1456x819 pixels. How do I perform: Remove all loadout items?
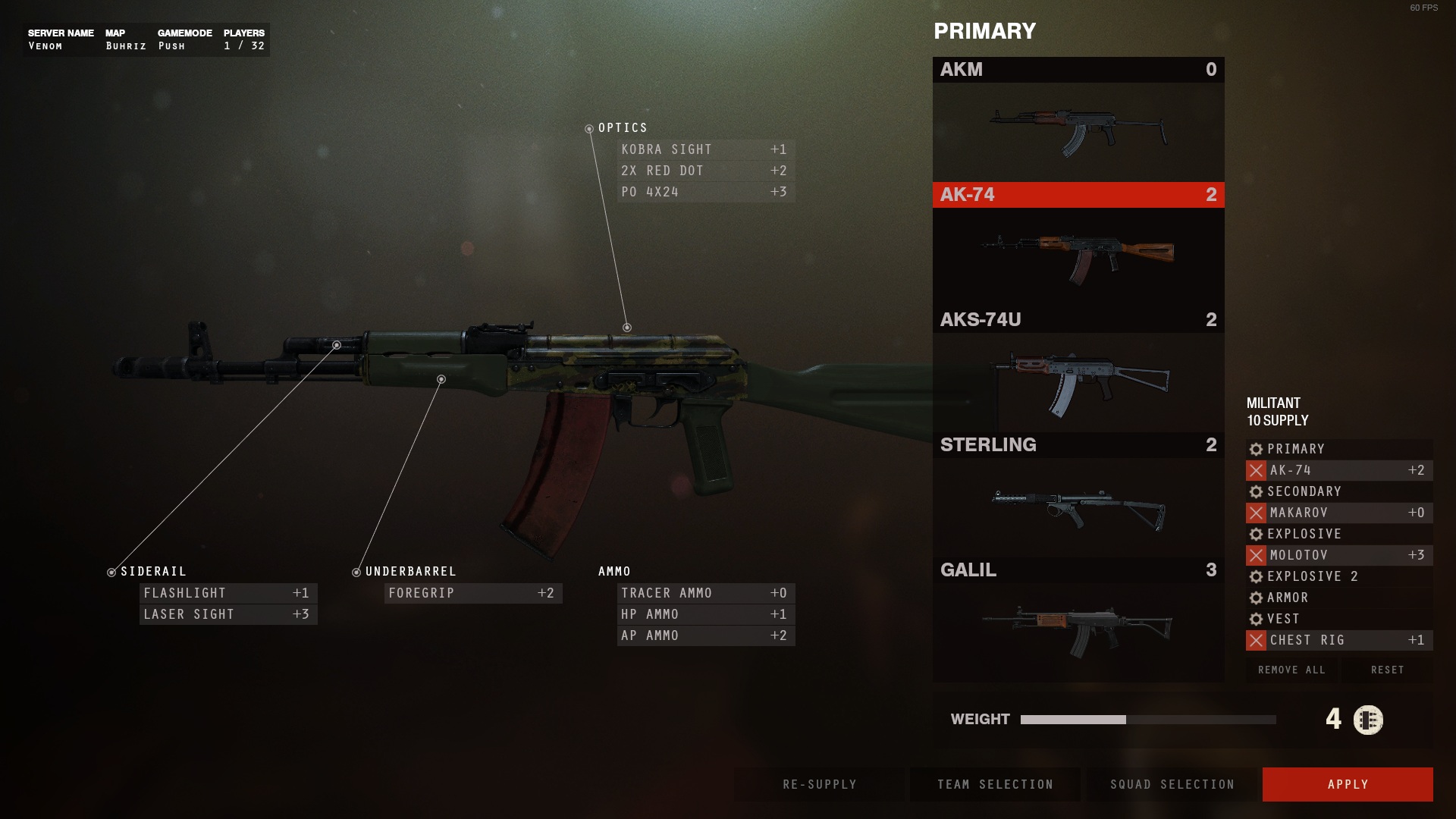(1291, 670)
